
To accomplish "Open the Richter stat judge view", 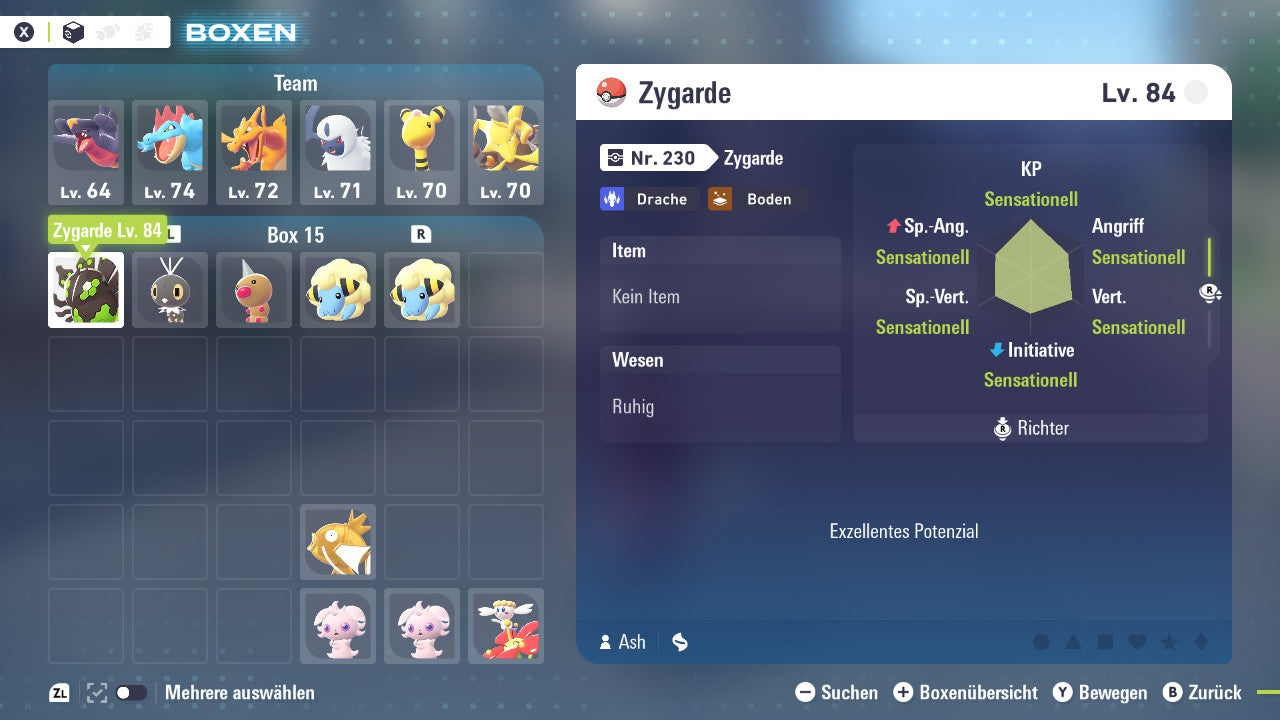I will 1031,428.
